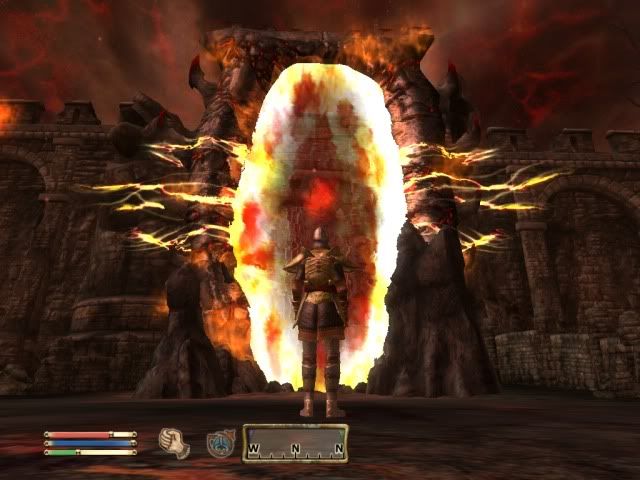Click the fist weapon icon
Screen dimensions: 640x480
click(174, 442)
